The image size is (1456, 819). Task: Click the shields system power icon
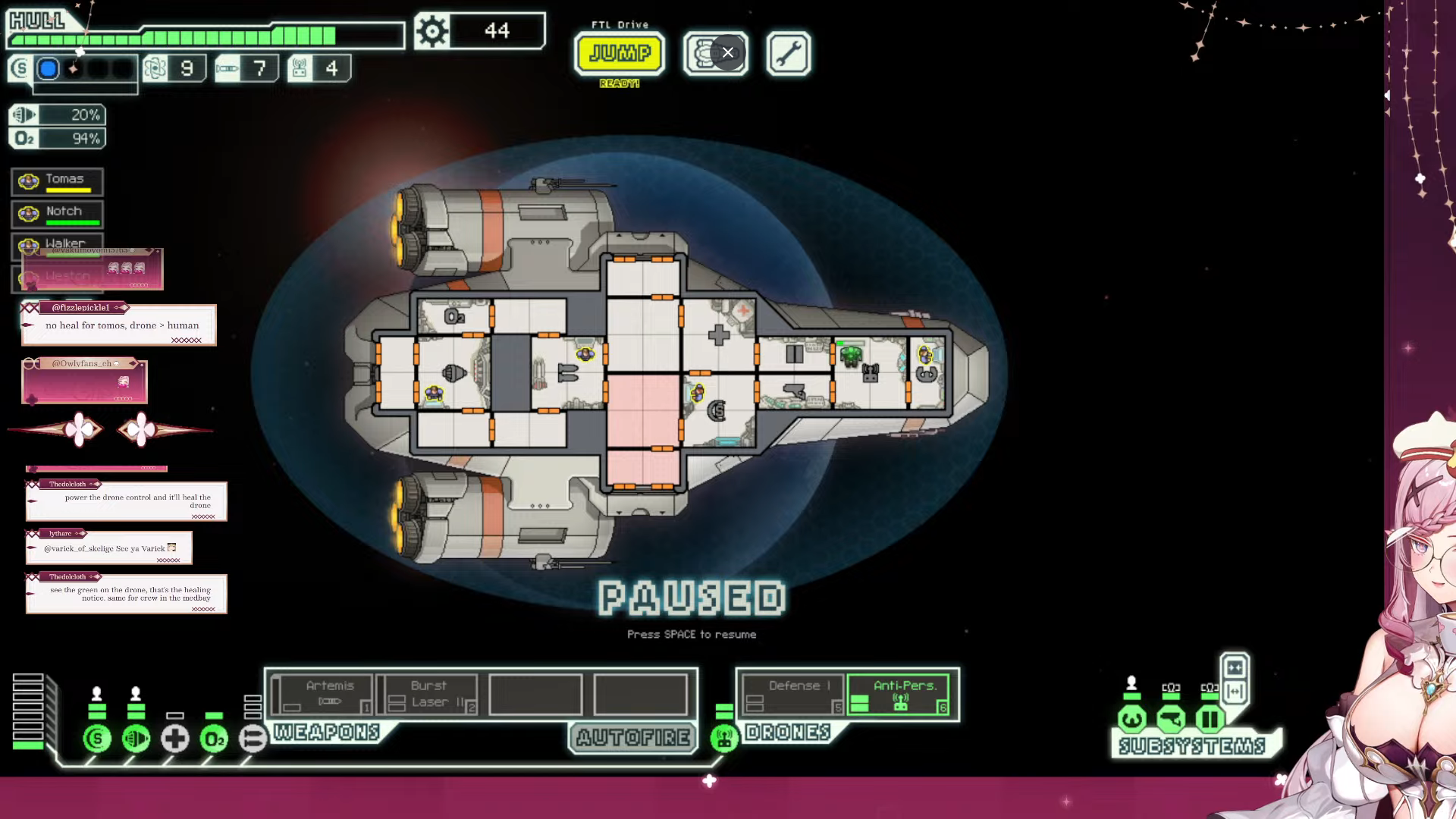click(x=97, y=738)
